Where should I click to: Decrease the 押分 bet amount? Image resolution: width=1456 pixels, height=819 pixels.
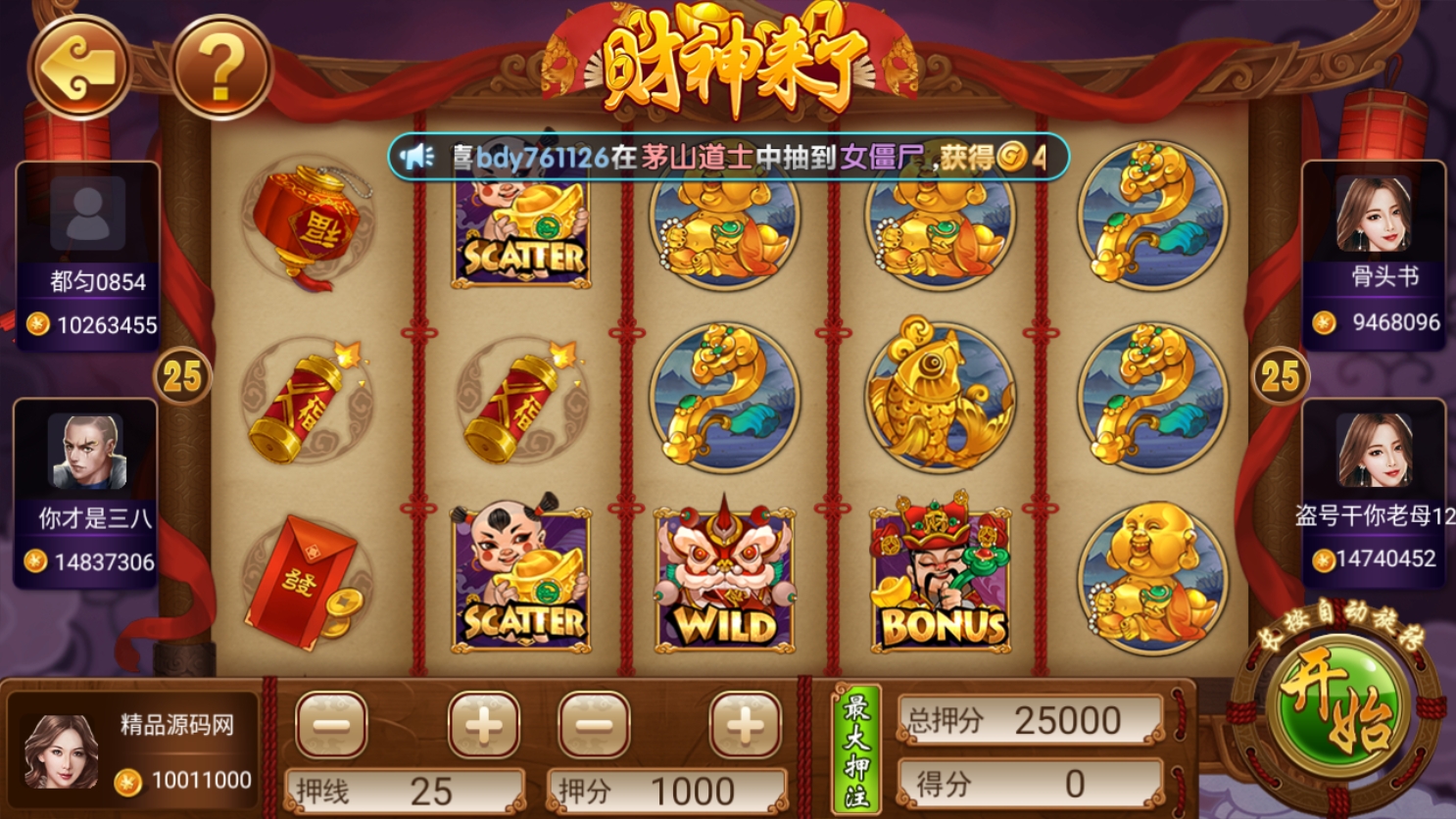594,726
